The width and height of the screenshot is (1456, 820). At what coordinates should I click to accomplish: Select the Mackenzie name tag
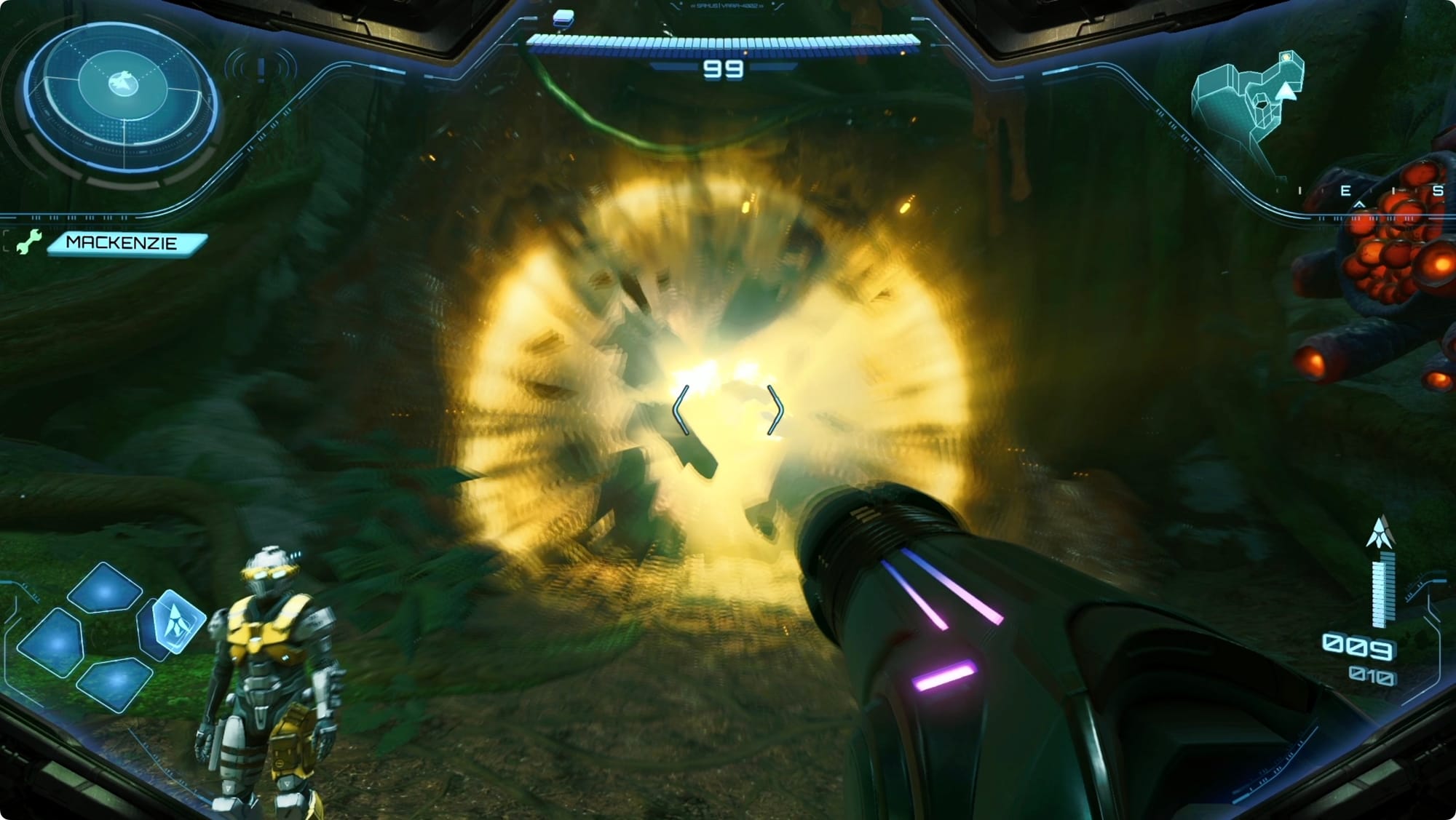pyautogui.click(x=125, y=243)
